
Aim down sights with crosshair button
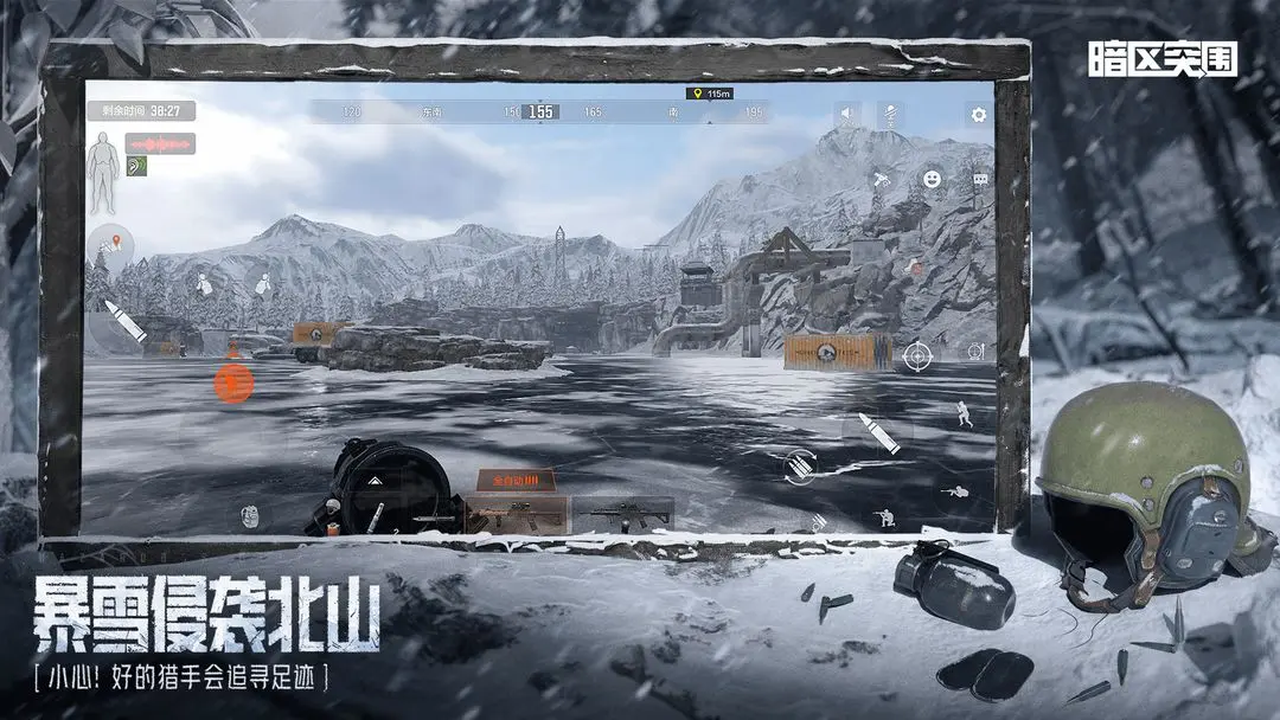(916, 355)
